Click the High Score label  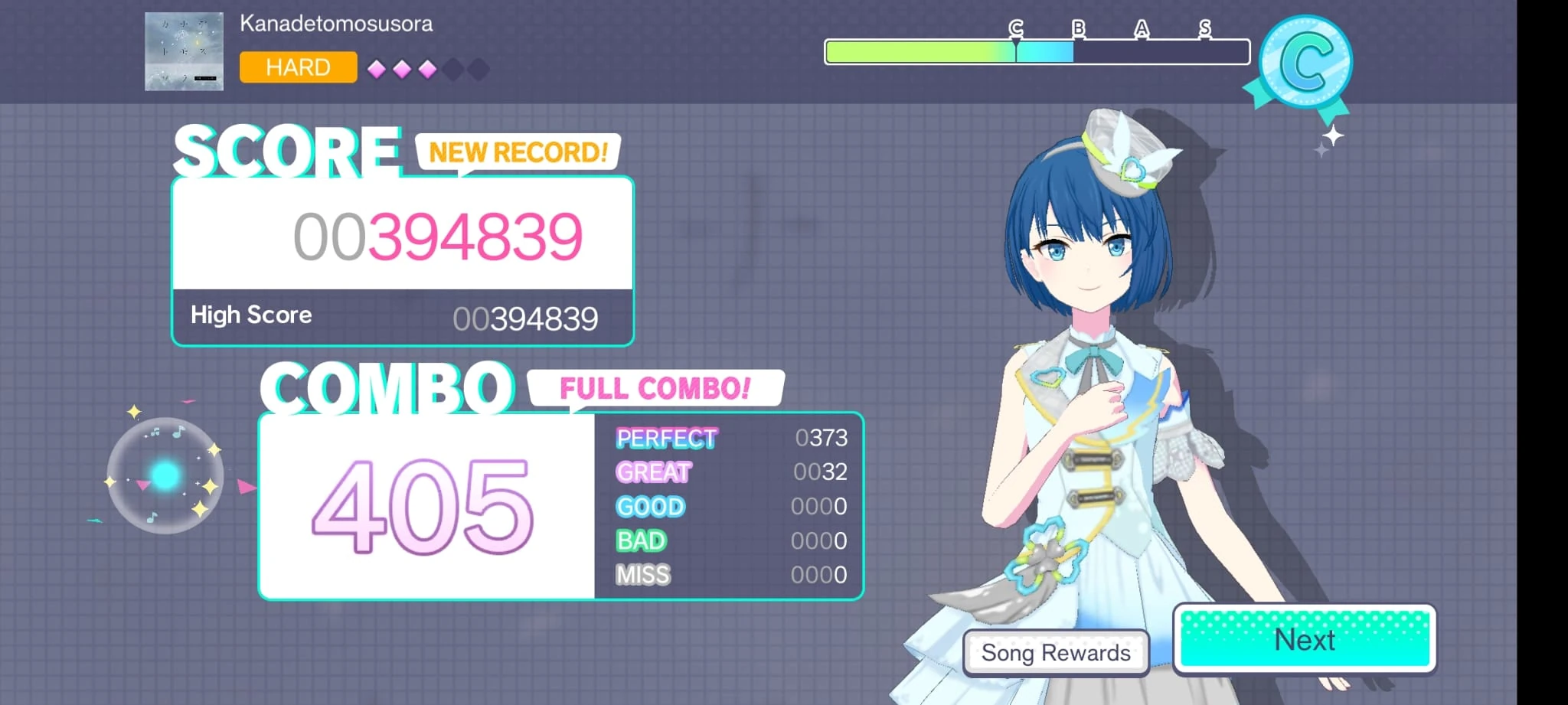[251, 315]
